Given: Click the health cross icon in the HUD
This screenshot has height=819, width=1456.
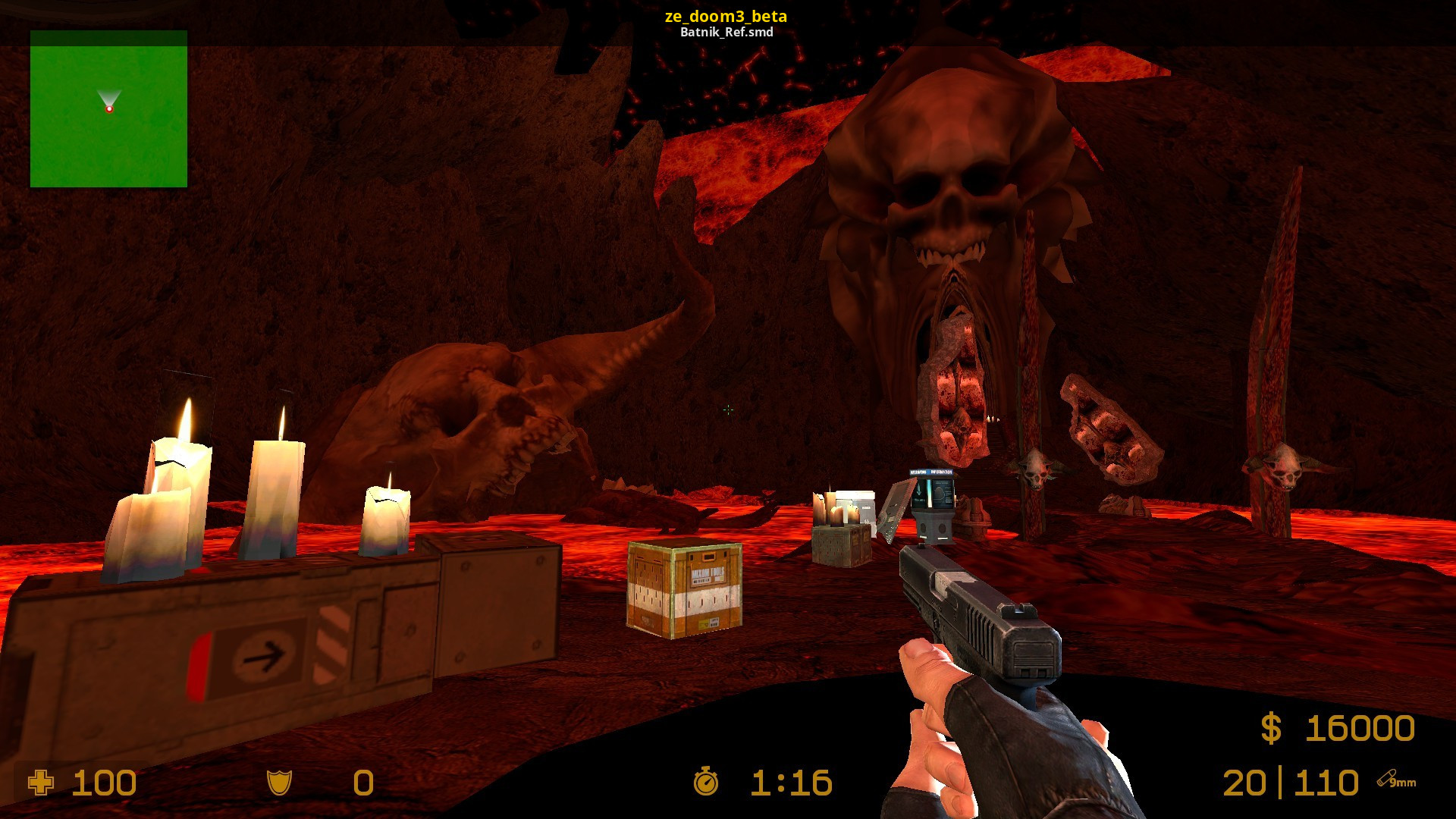Looking at the screenshot, I should click(x=42, y=783).
